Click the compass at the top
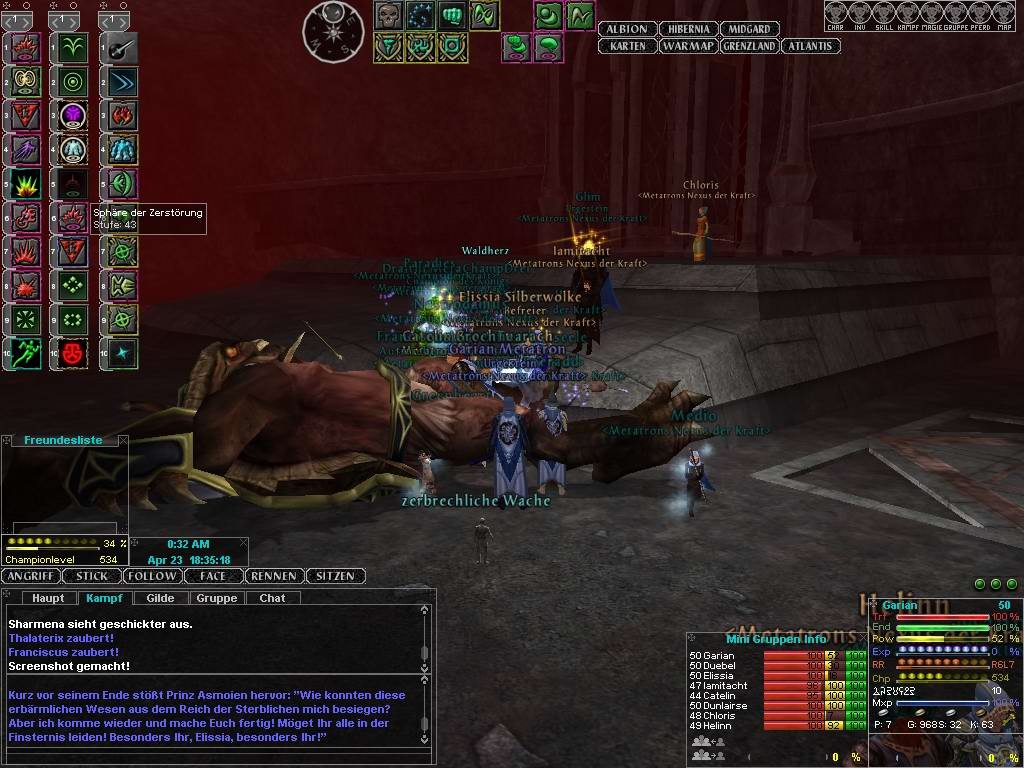This screenshot has height=768, width=1024. [333, 31]
